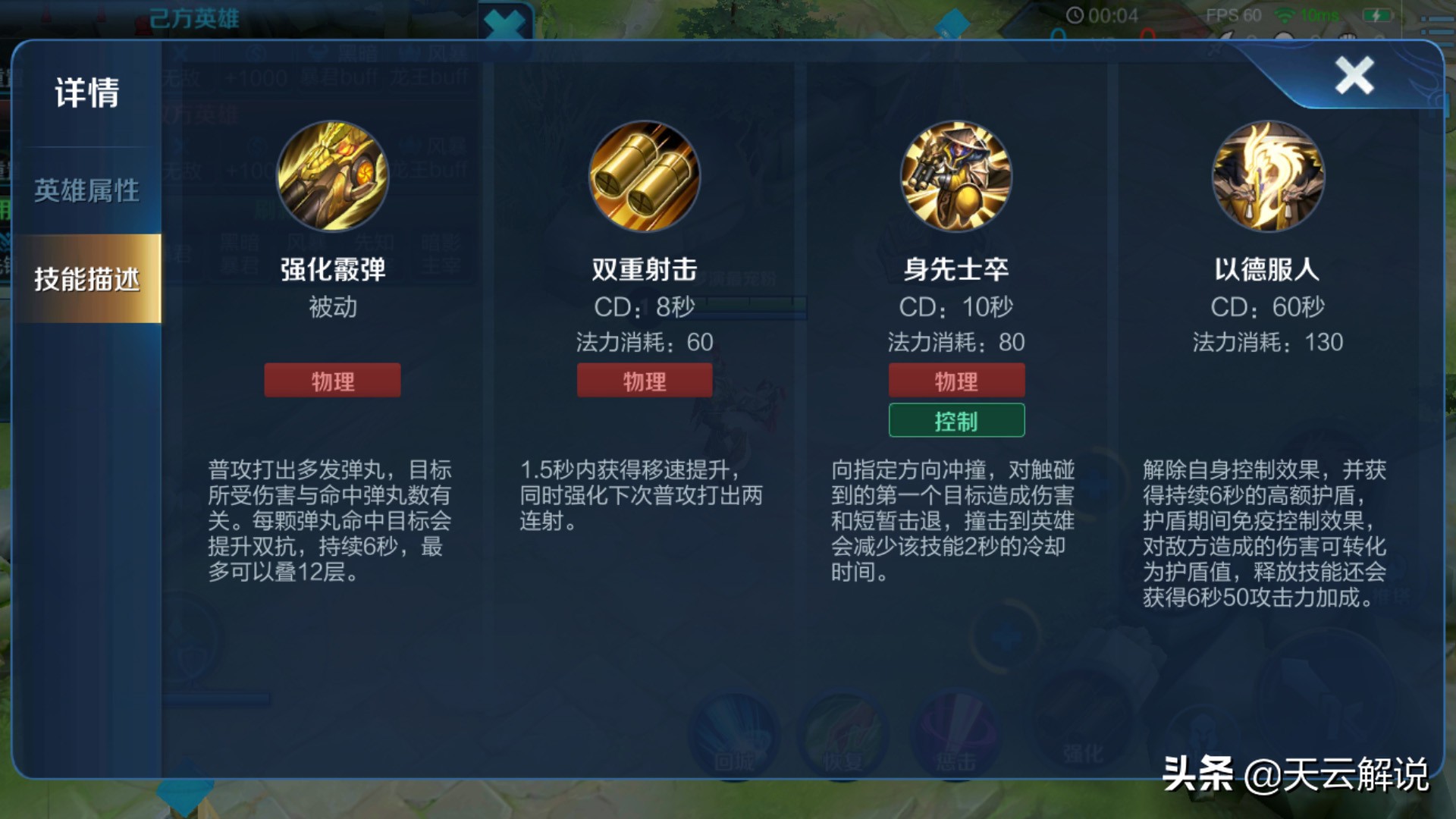The height and width of the screenshot is (819, 1456).
Task: Select the 技能描述 tab
Action: click(x=86, y=279)
